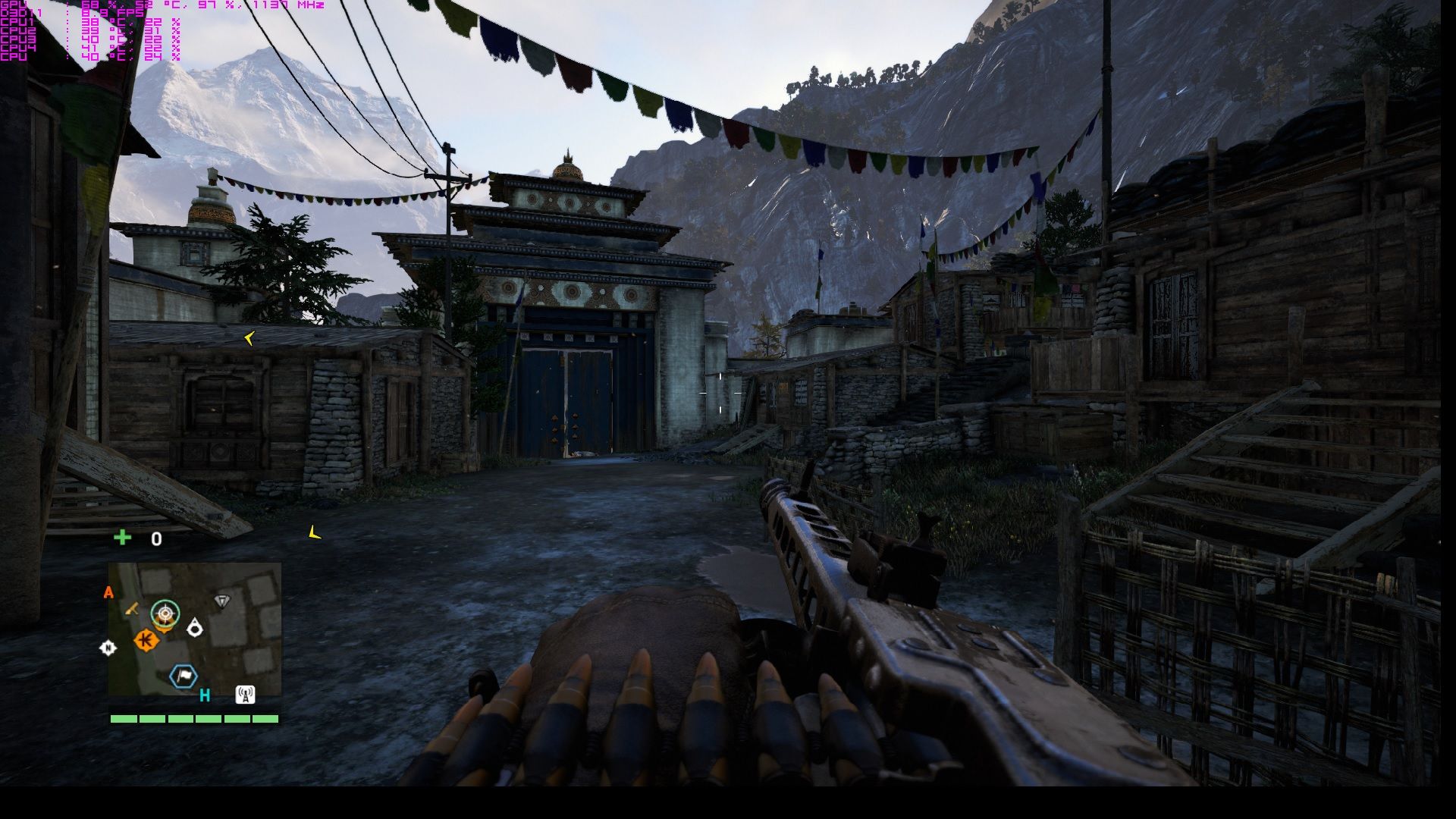Click the cyan letter H marker

coord(205,695)
